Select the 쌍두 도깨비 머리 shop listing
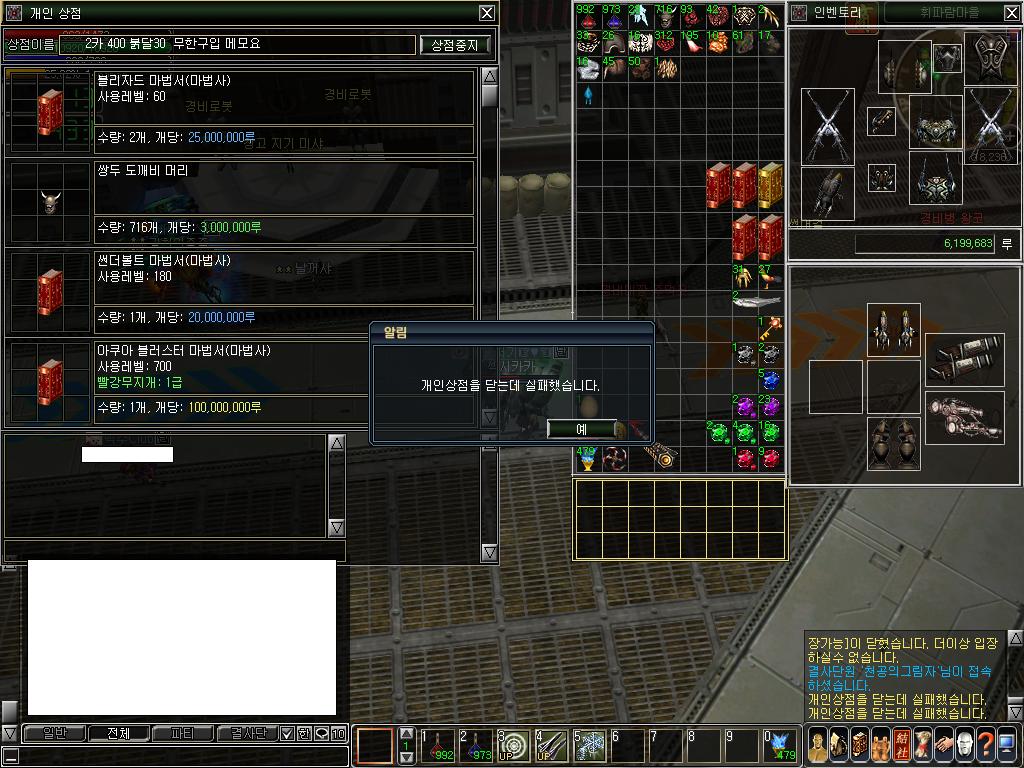The width and height of the screenshot is (1024, 768). pos(240,202)
